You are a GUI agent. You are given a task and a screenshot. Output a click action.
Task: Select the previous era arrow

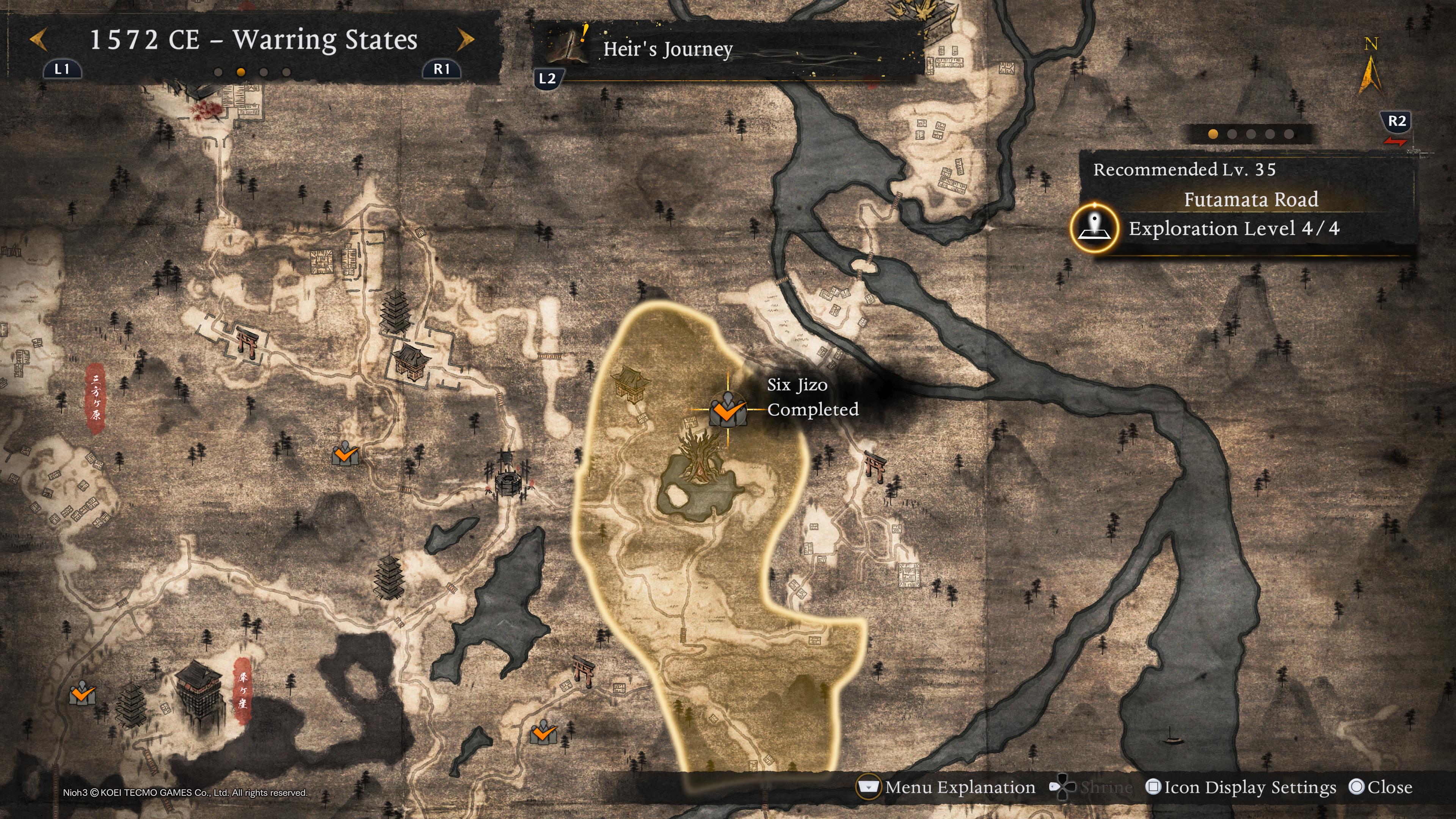coord(38,39)
